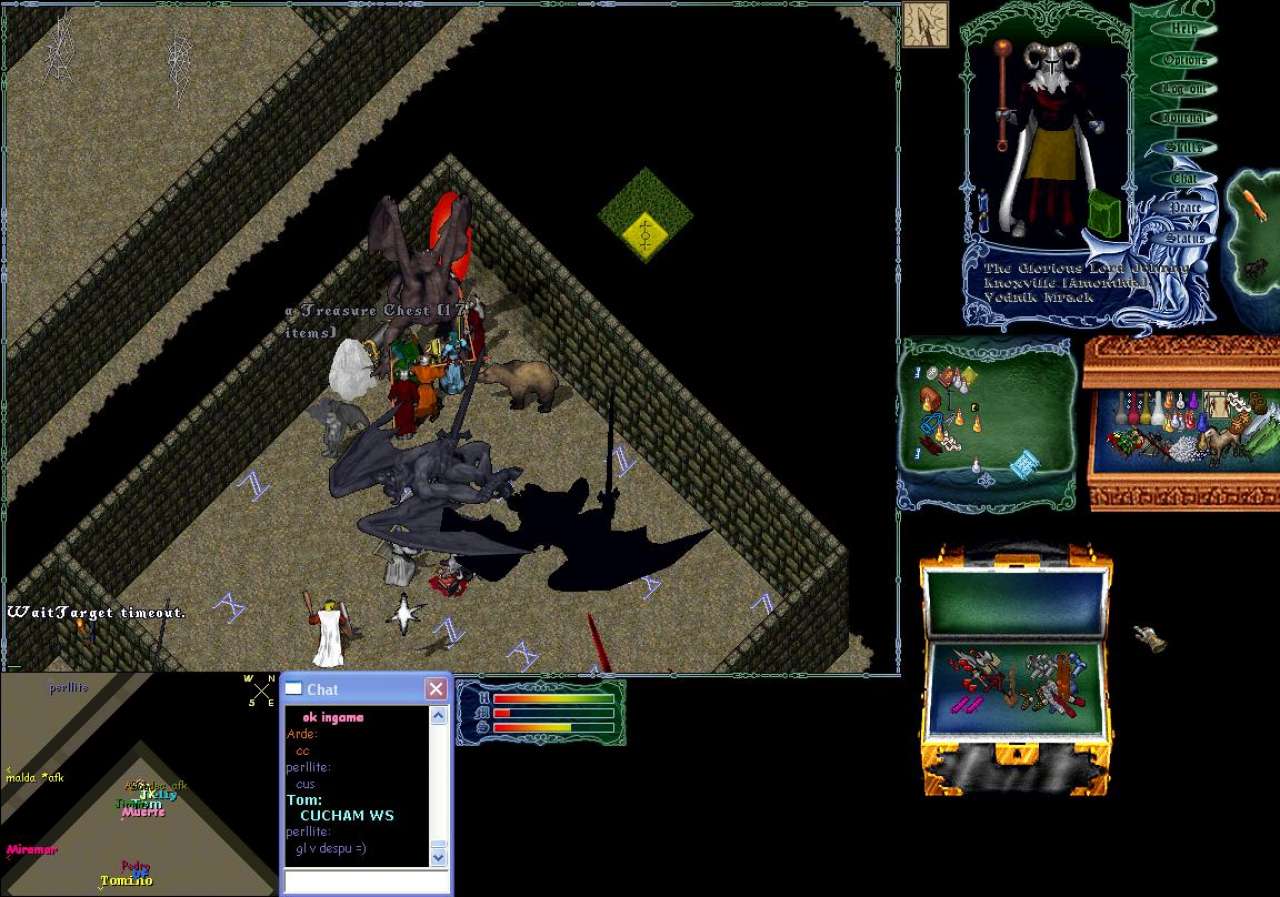The width and height of the screenshot is (1280, 897).
Task: Open the Help menu on the paperdoll
Action: click(1184, 29)
